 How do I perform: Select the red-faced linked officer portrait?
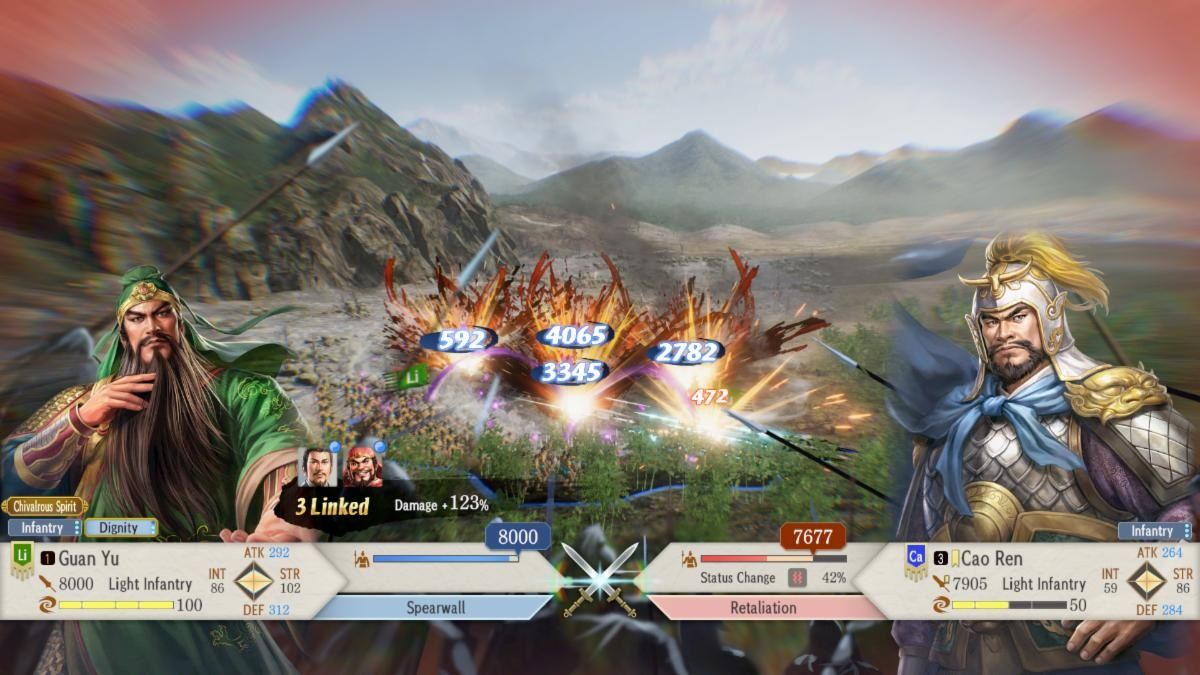click(x=363, y=467)
